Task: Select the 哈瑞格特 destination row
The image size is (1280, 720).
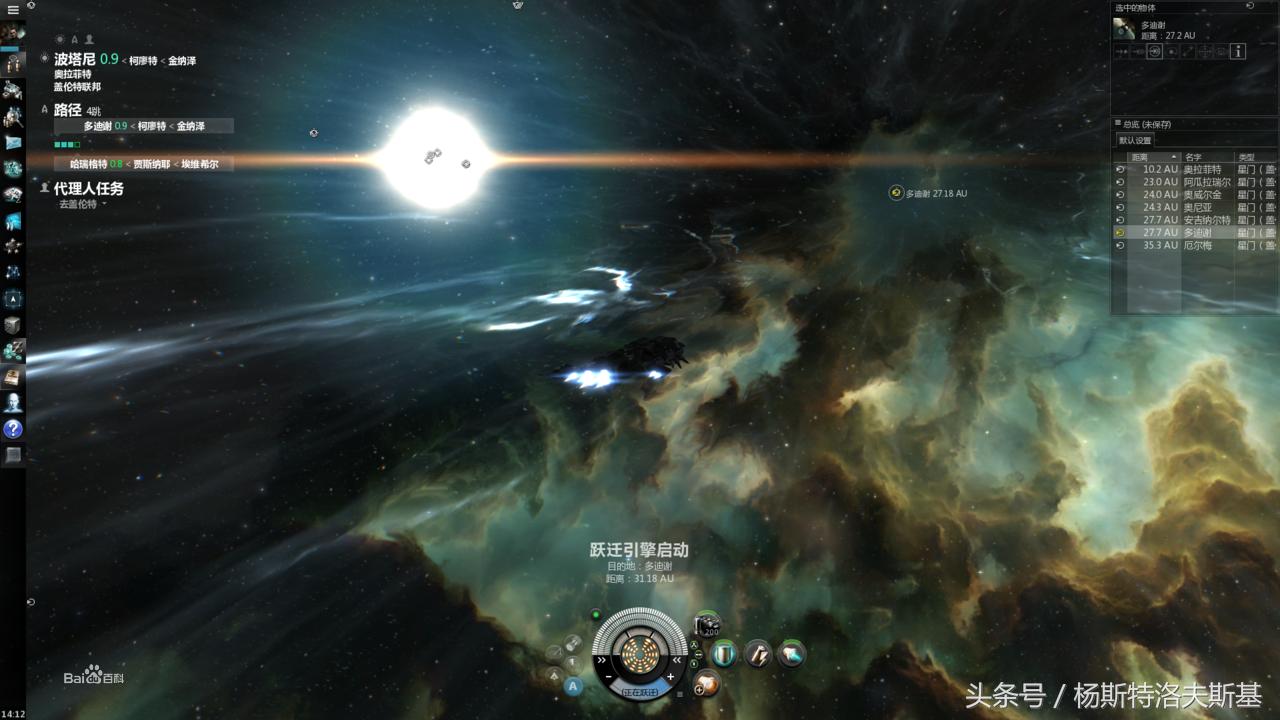Action: tap(143, 164)
